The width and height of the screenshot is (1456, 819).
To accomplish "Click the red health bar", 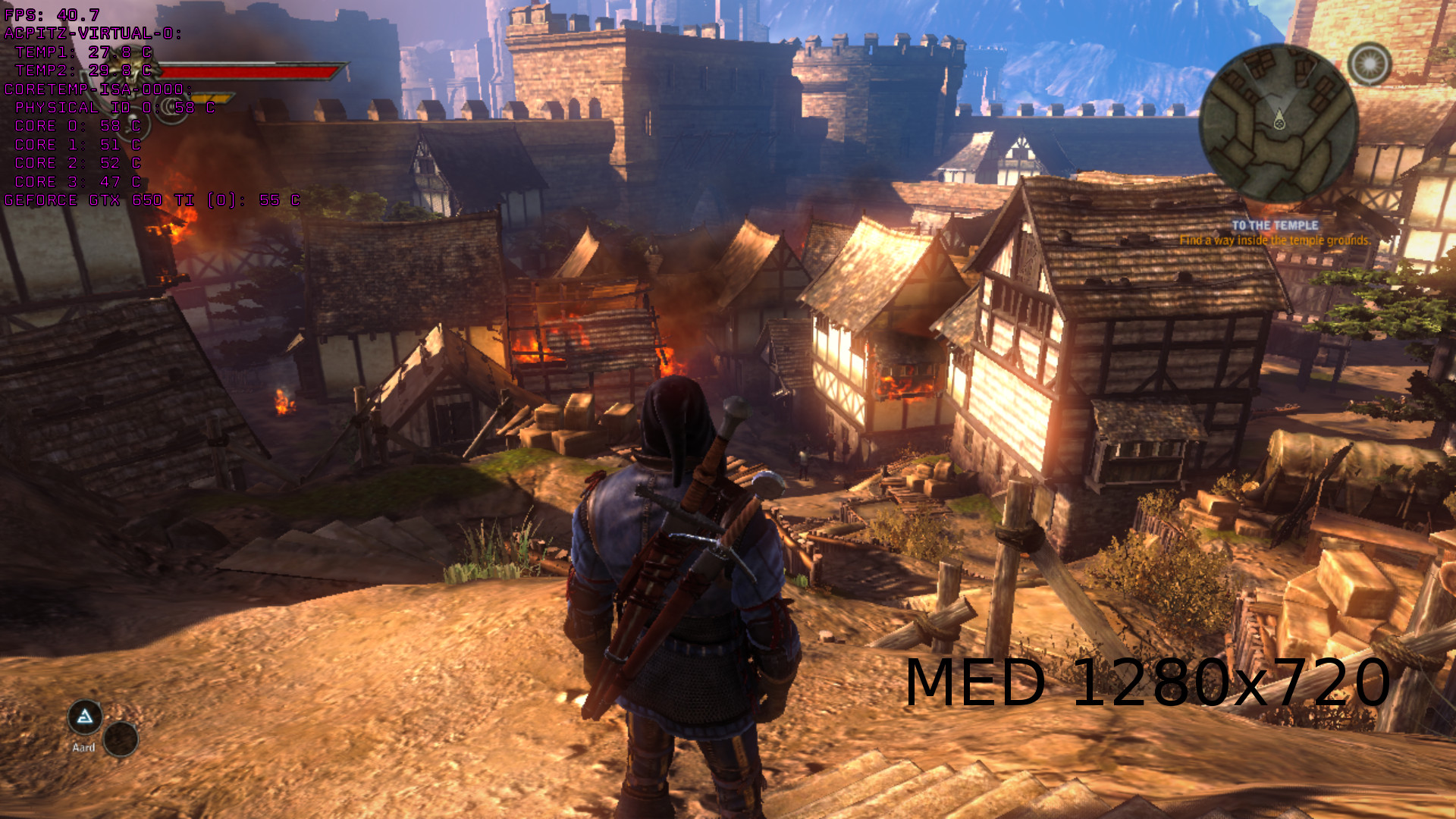I will point(250,72).
